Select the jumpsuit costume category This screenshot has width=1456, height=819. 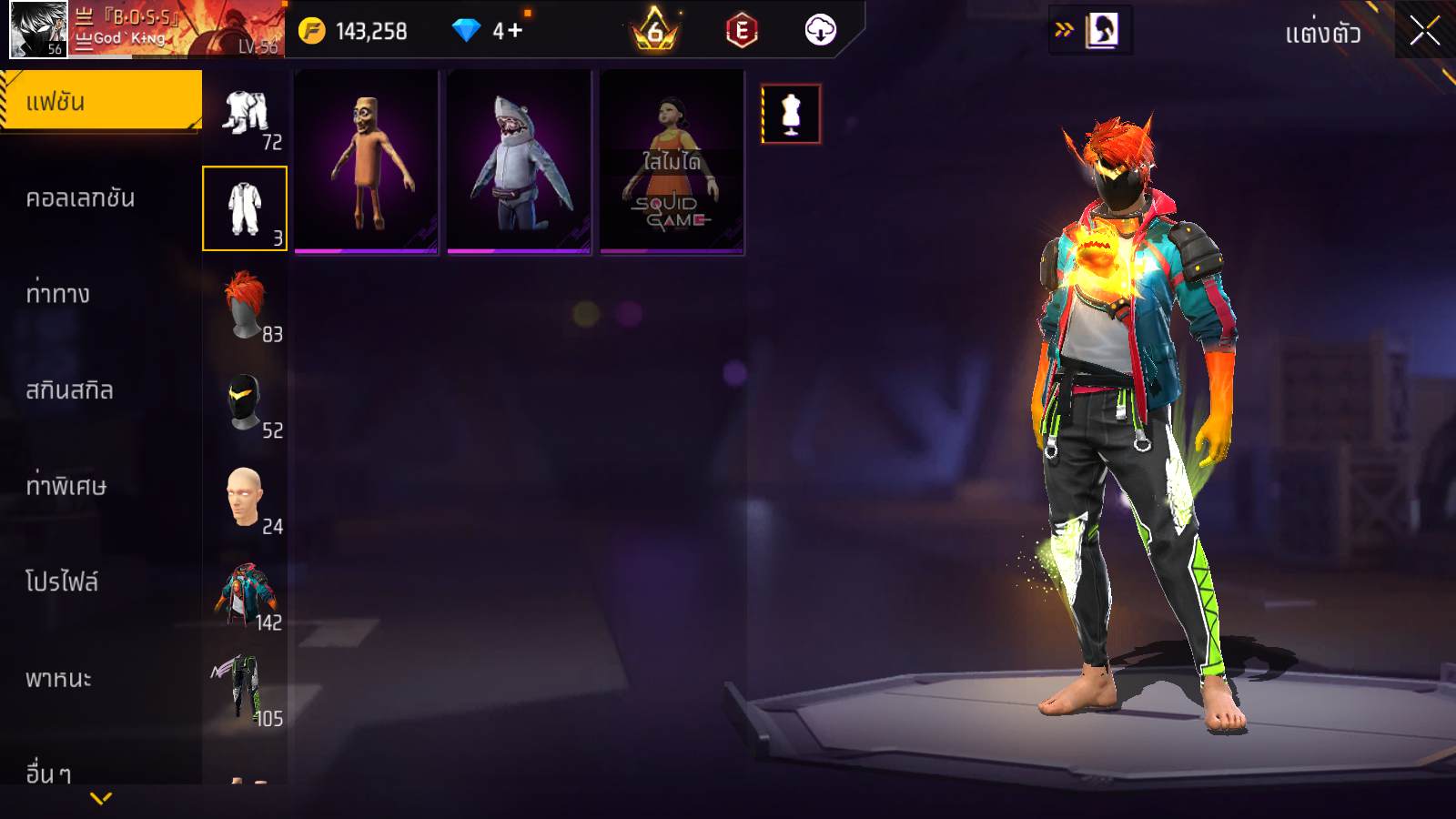[x=245, y=208]
